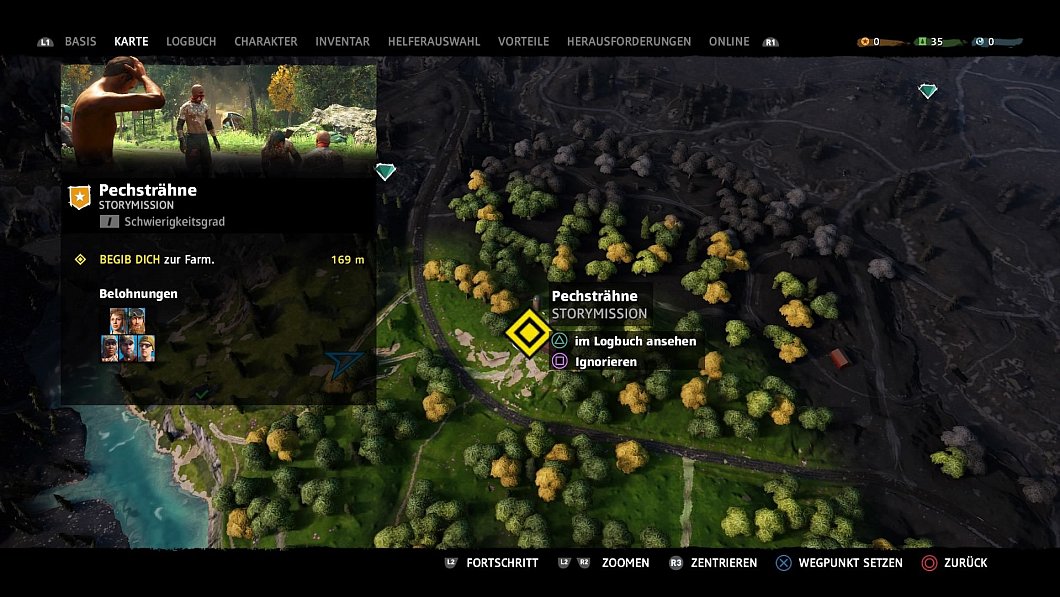The height and width of the screenshot is (597, 1060).
Task: Select the yellow Pechsträhne mission marker
Action: coord(526,333)
